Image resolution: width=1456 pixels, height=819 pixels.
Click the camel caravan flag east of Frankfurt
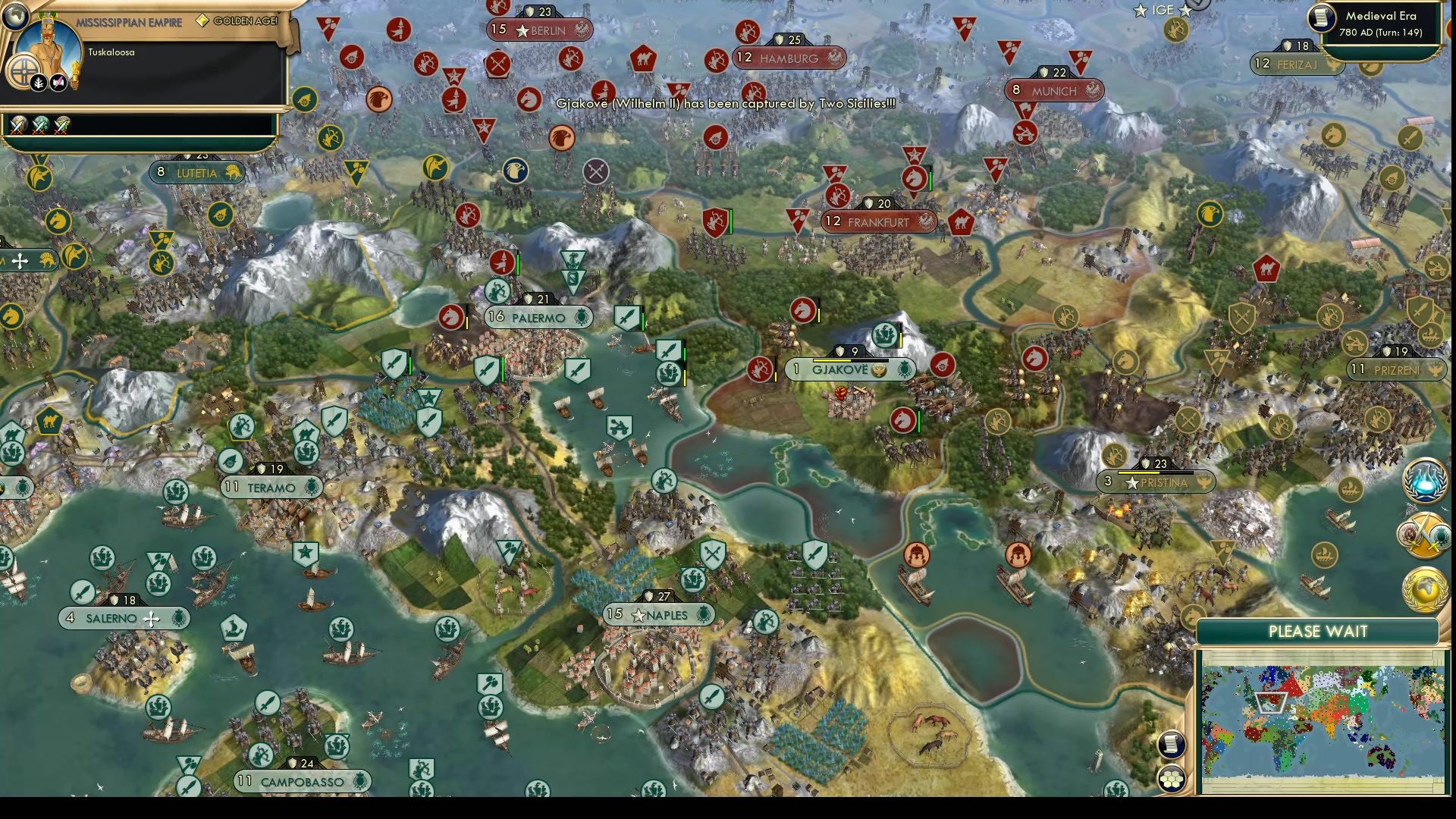coord(962,223)
